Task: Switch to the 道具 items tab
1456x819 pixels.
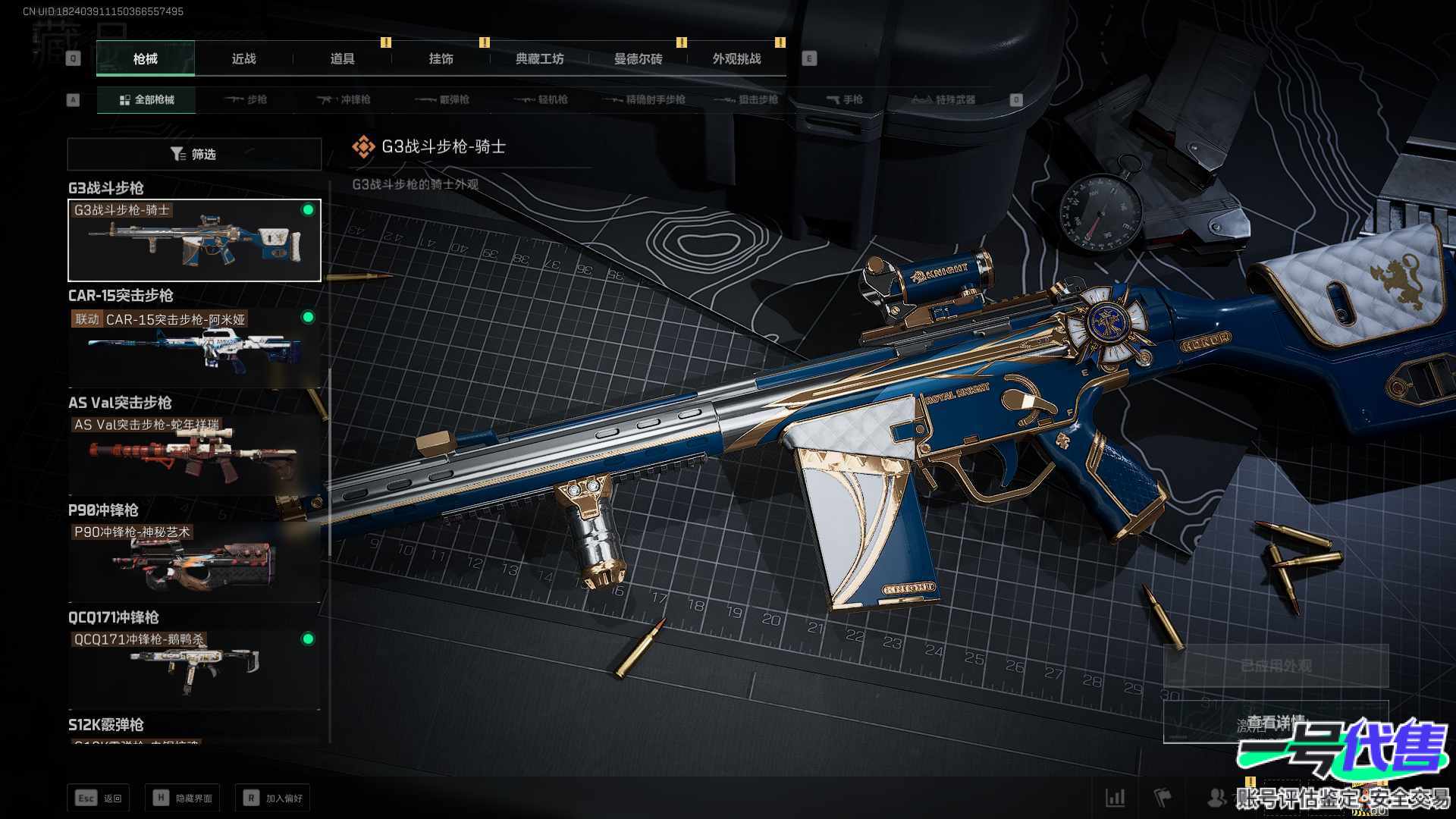Action: click(342, 58)
